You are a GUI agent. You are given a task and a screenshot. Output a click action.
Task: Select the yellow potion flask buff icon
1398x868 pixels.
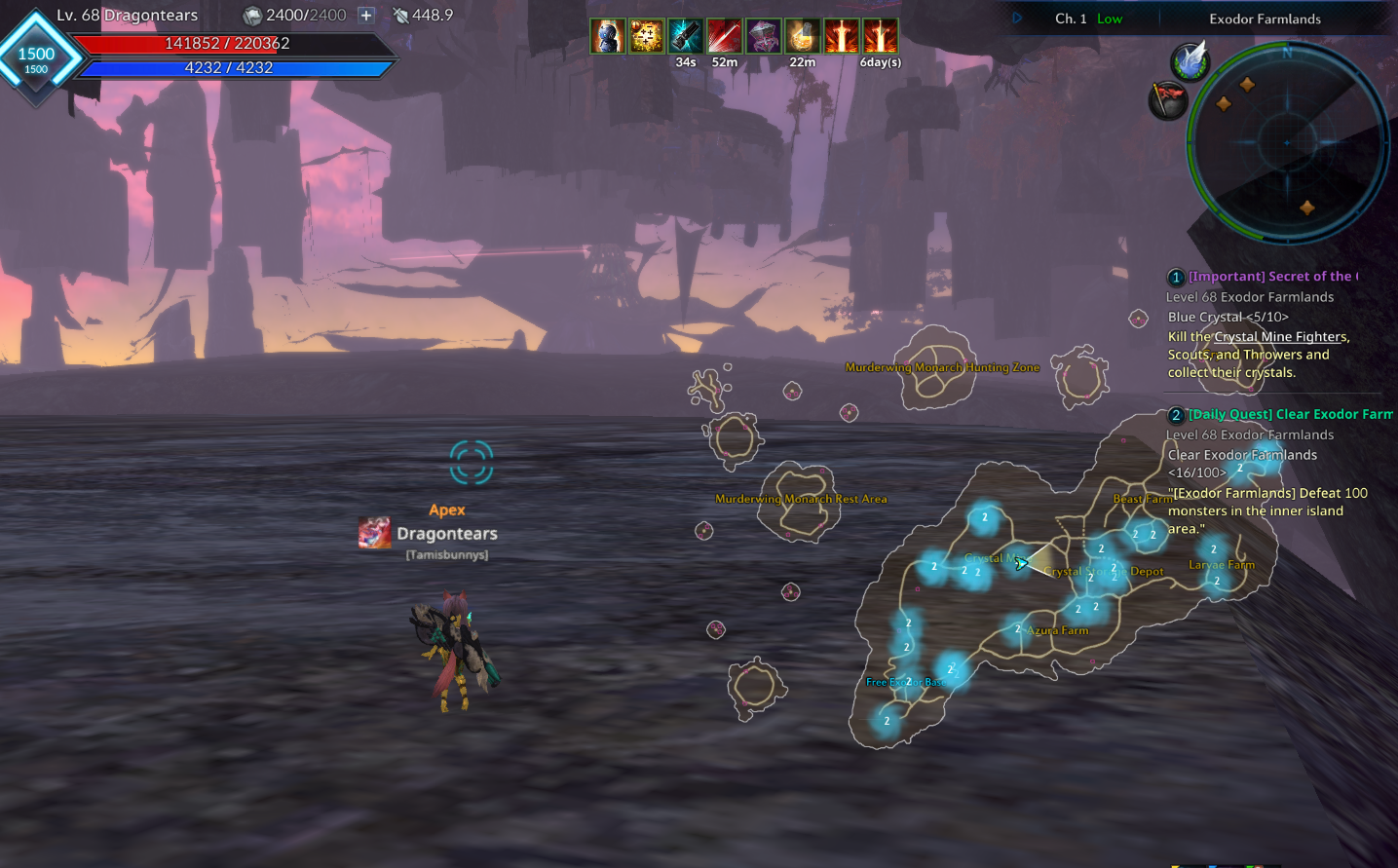(x=803, y=37)
